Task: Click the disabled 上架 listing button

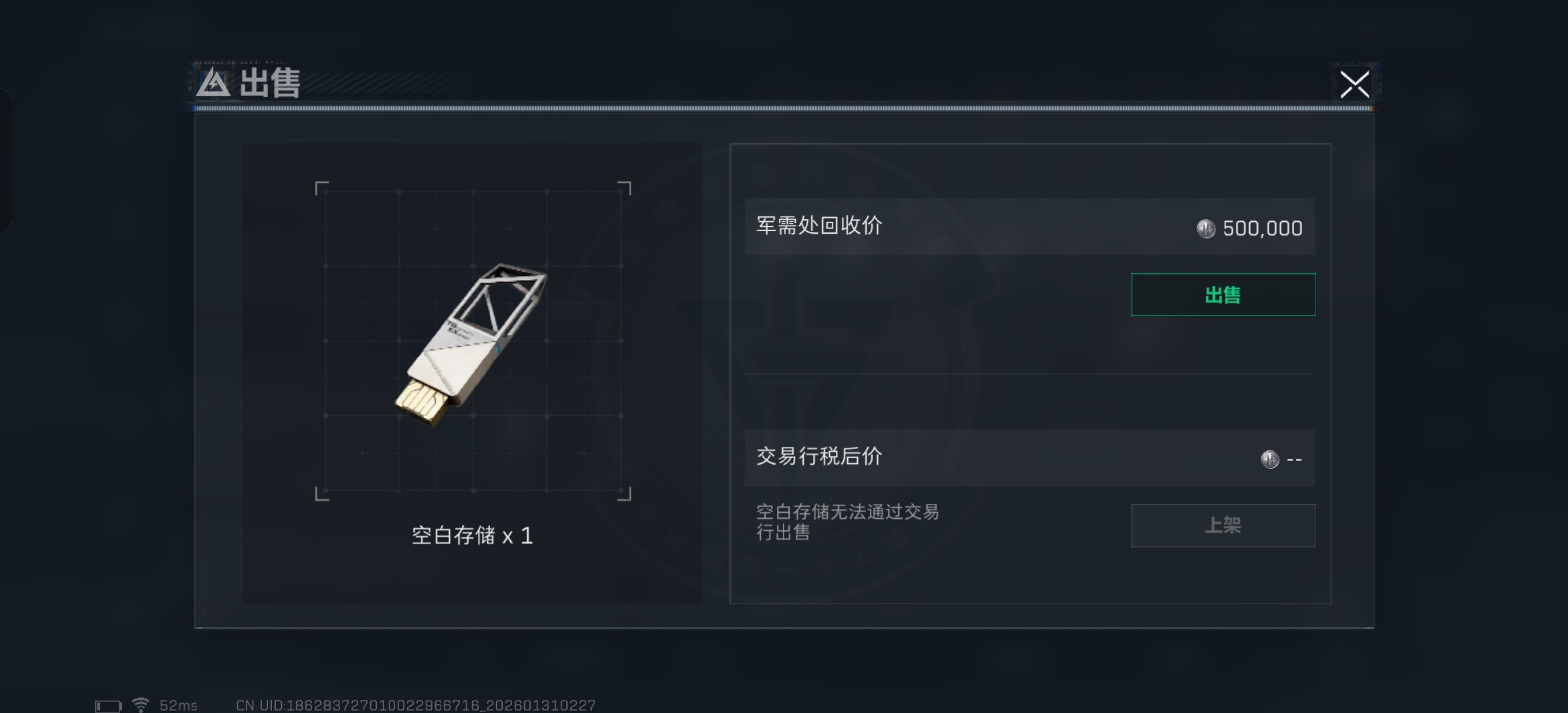Action: (x=1223, y=525)
